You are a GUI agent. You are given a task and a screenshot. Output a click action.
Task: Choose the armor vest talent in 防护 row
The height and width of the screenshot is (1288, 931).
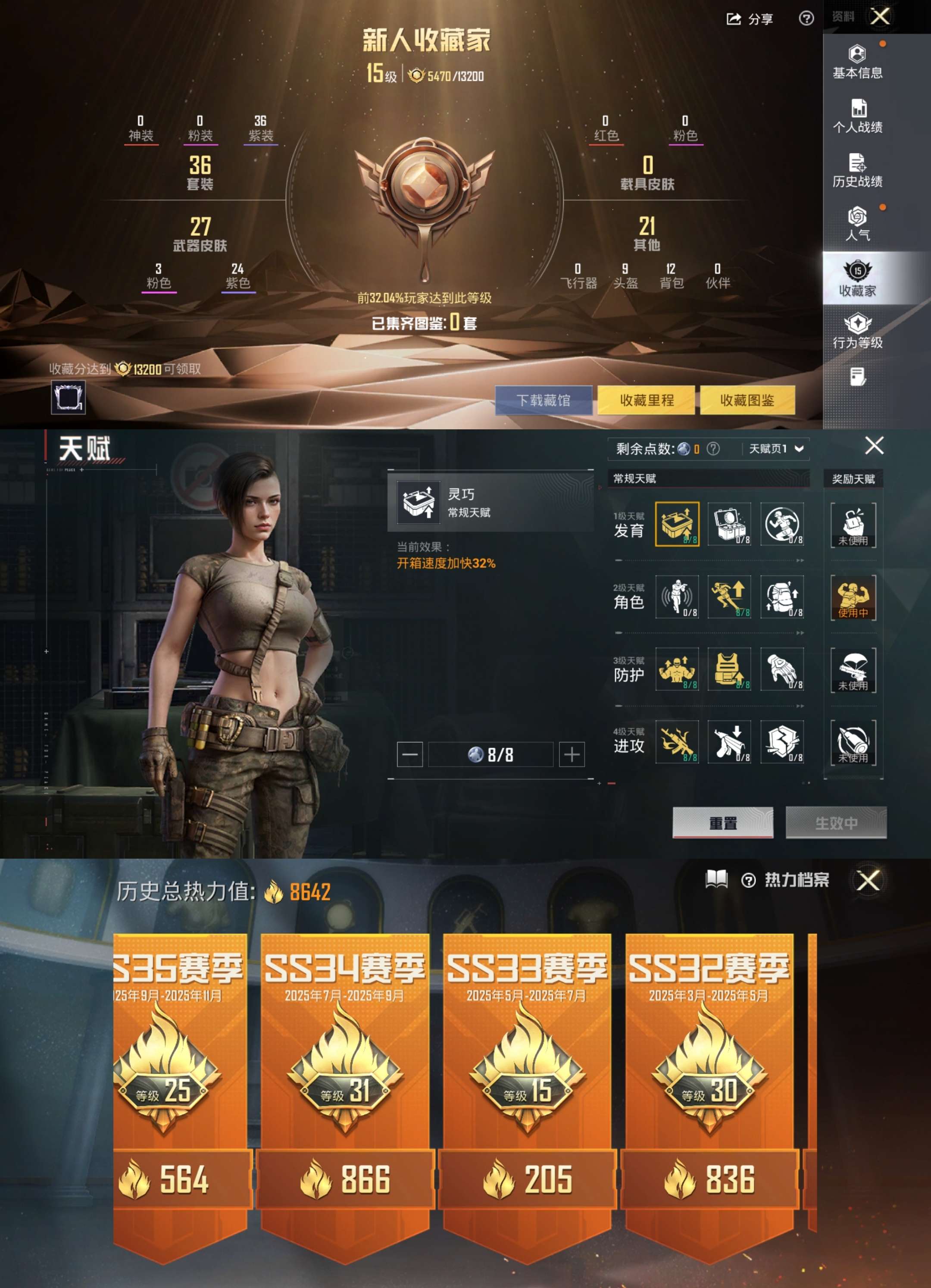[729, 669]
